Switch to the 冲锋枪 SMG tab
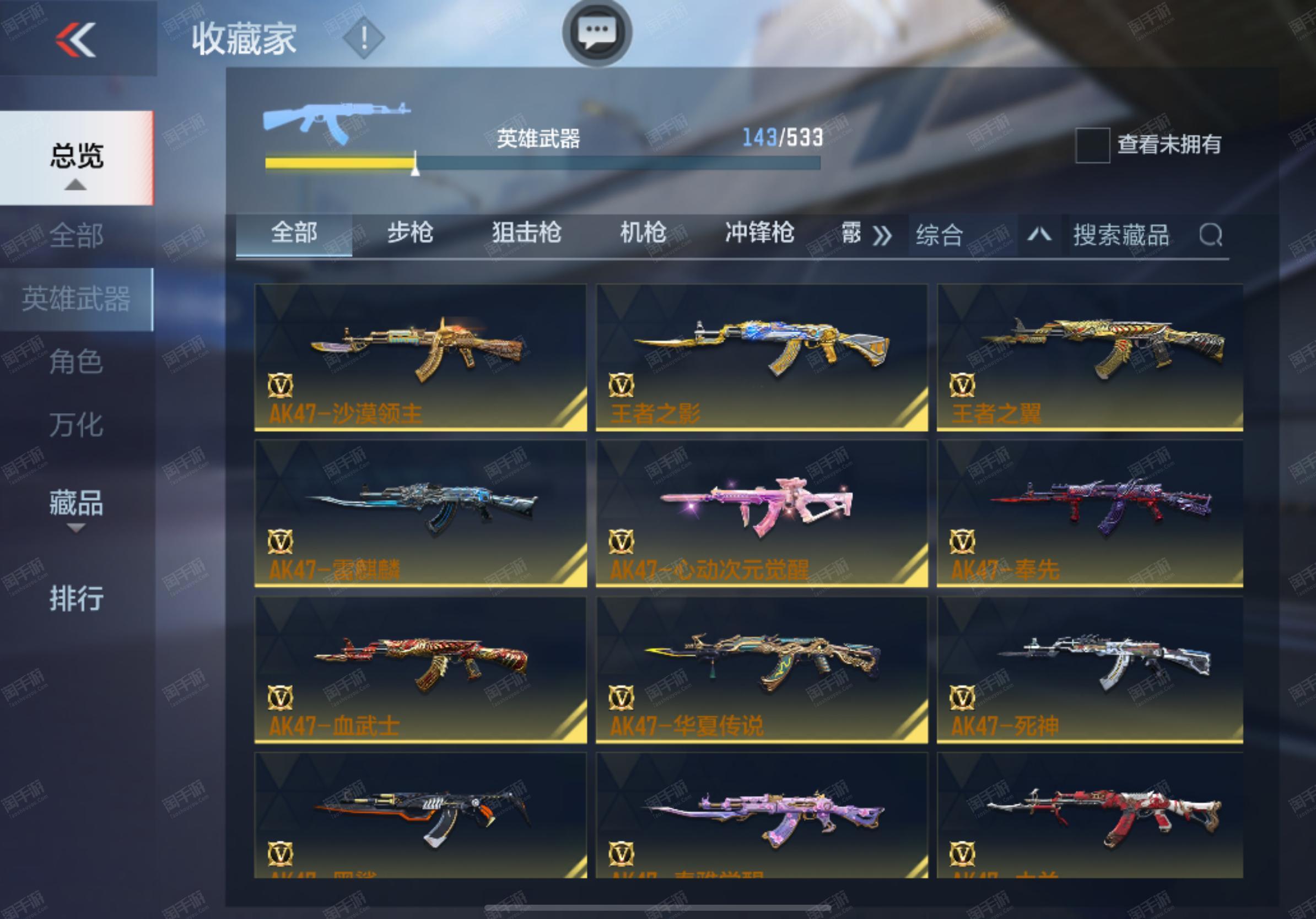 pos(759,233)
